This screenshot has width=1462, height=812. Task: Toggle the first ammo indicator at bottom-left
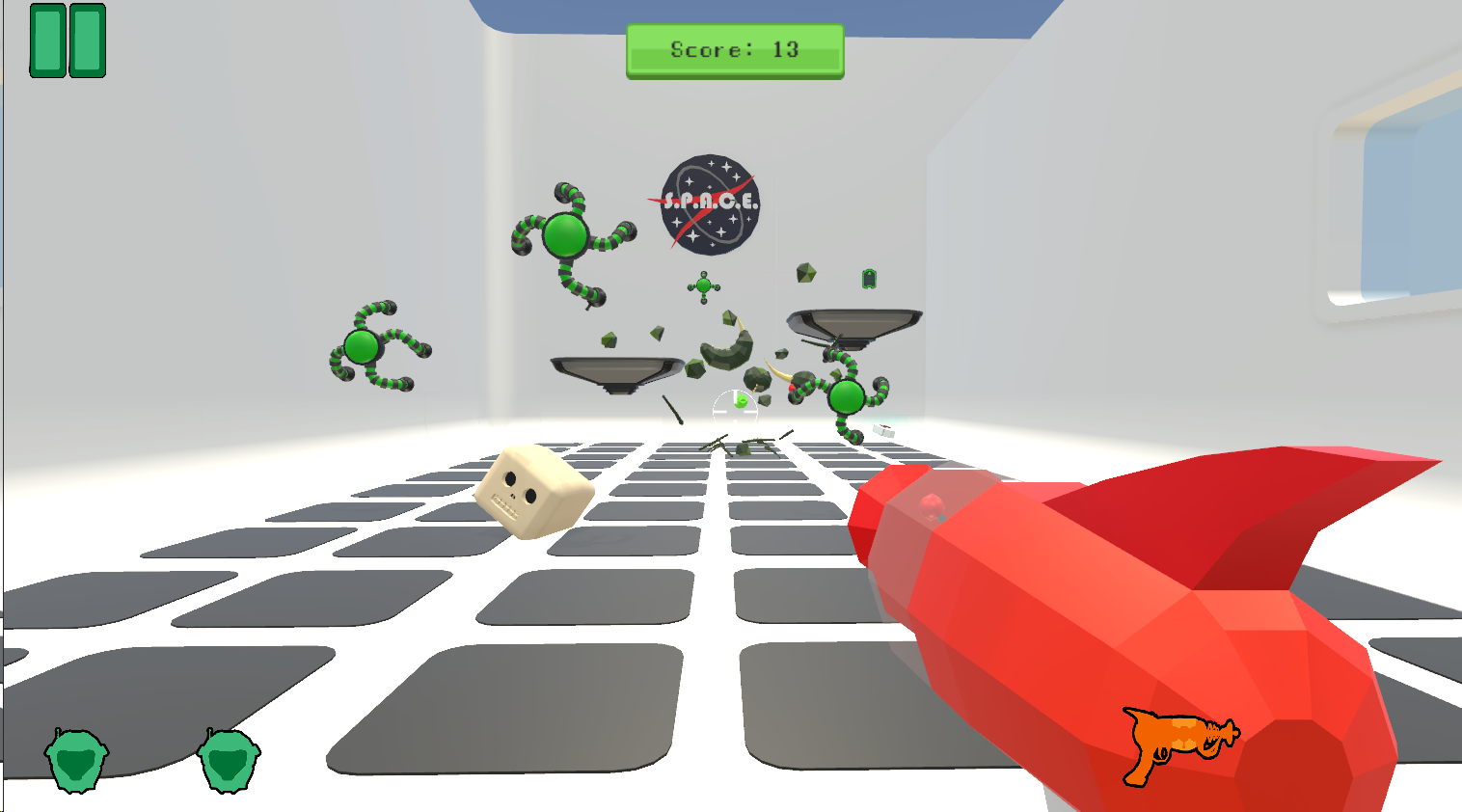tap(75, 762)
